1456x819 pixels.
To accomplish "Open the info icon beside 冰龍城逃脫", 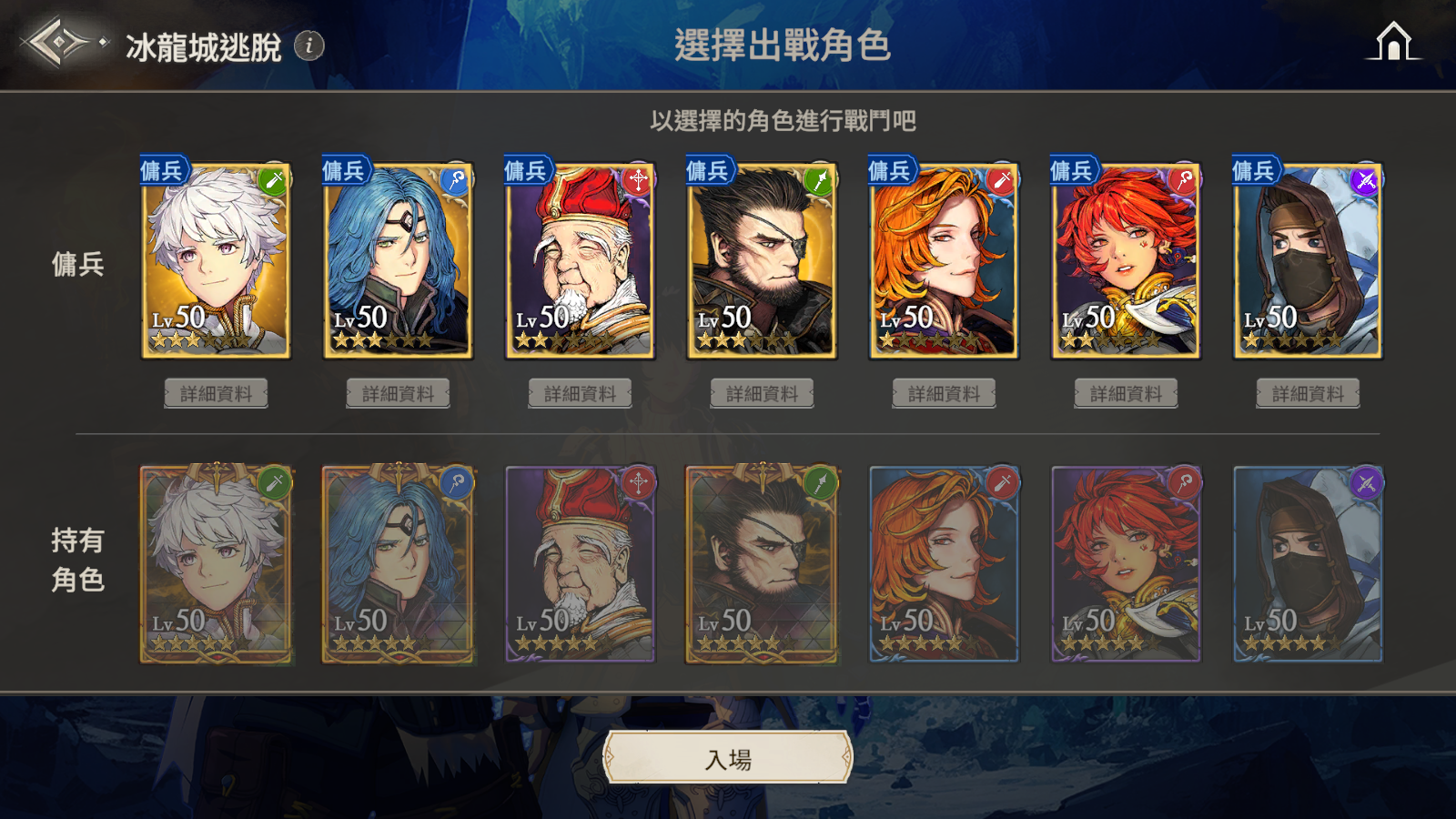I will [309, 45].
